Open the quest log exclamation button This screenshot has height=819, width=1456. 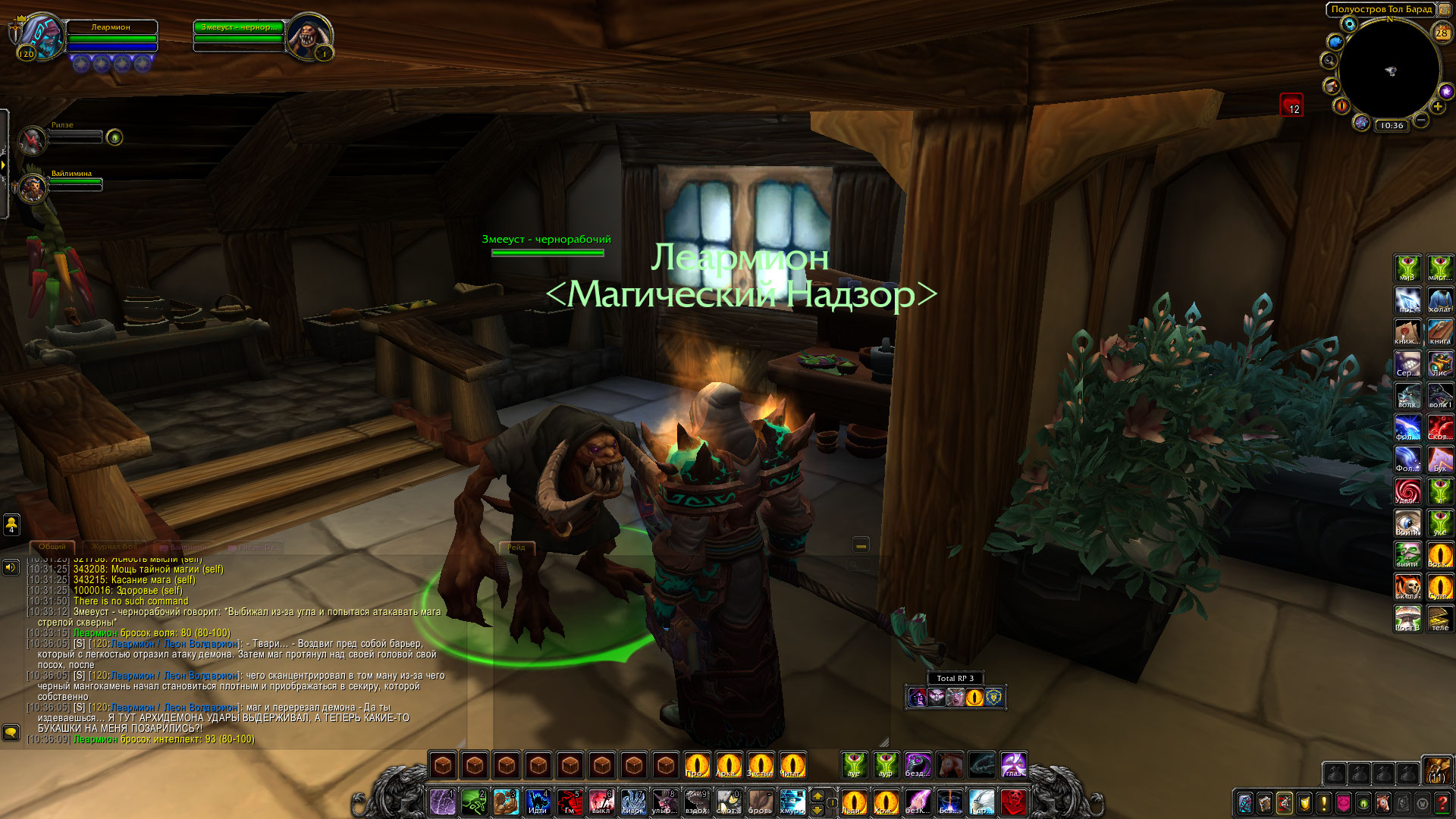pos(1323,803)
